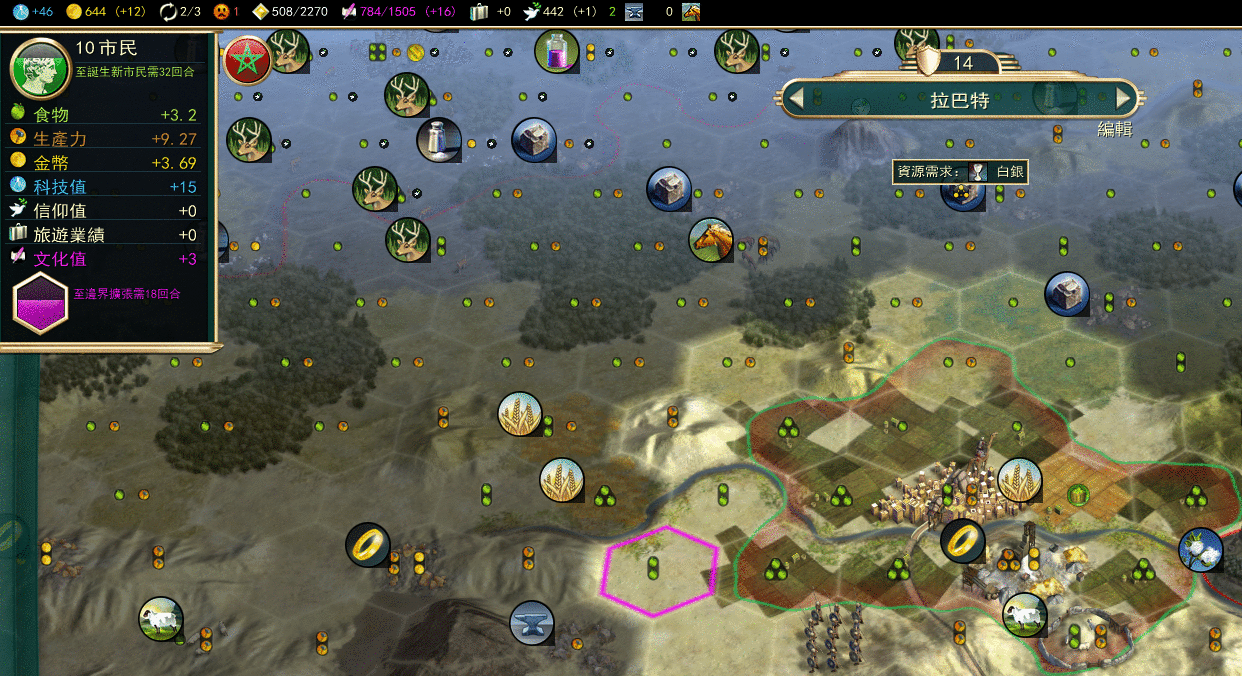Select the pink-outlined hex tile to purchase

(x=658, y=571)
